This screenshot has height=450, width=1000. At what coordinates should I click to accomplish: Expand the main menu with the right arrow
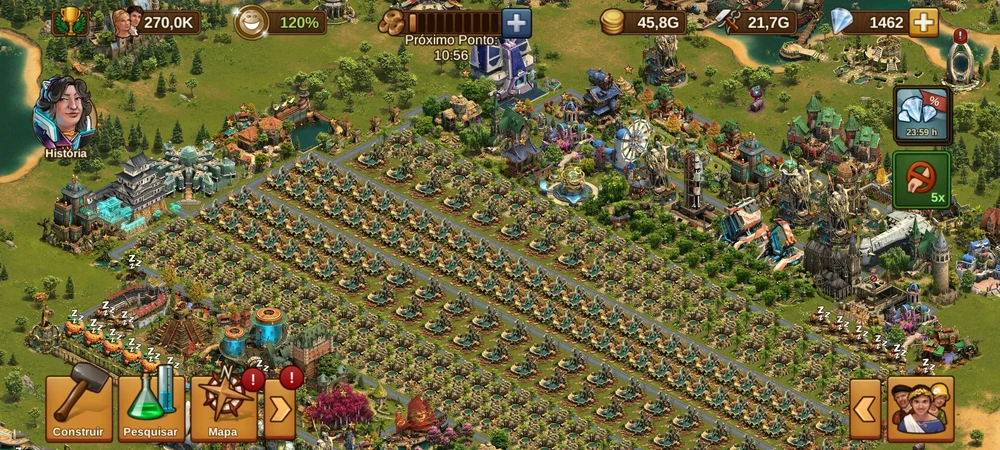tap(280, 408)
